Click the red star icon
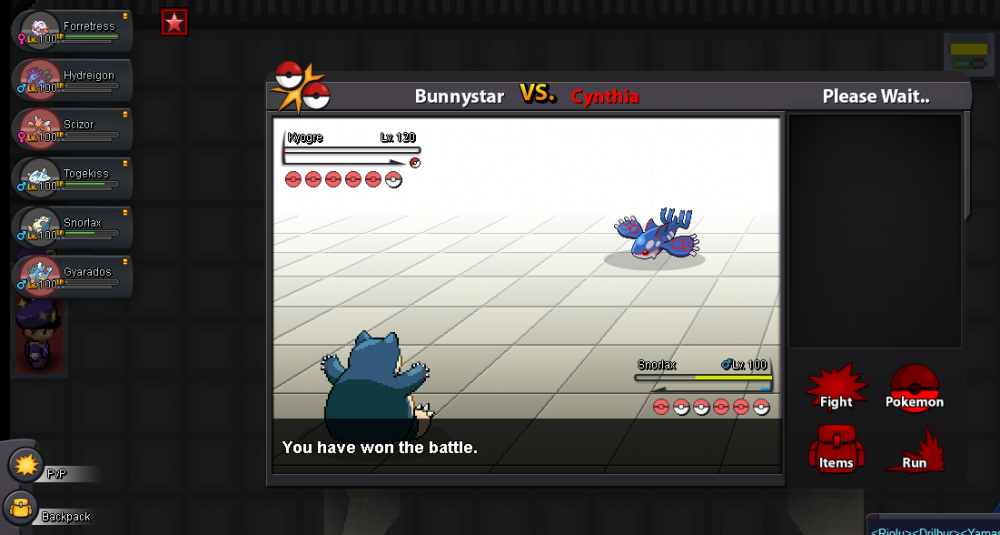This screenshot has width=1000, height=535. [x=175, y=22]
